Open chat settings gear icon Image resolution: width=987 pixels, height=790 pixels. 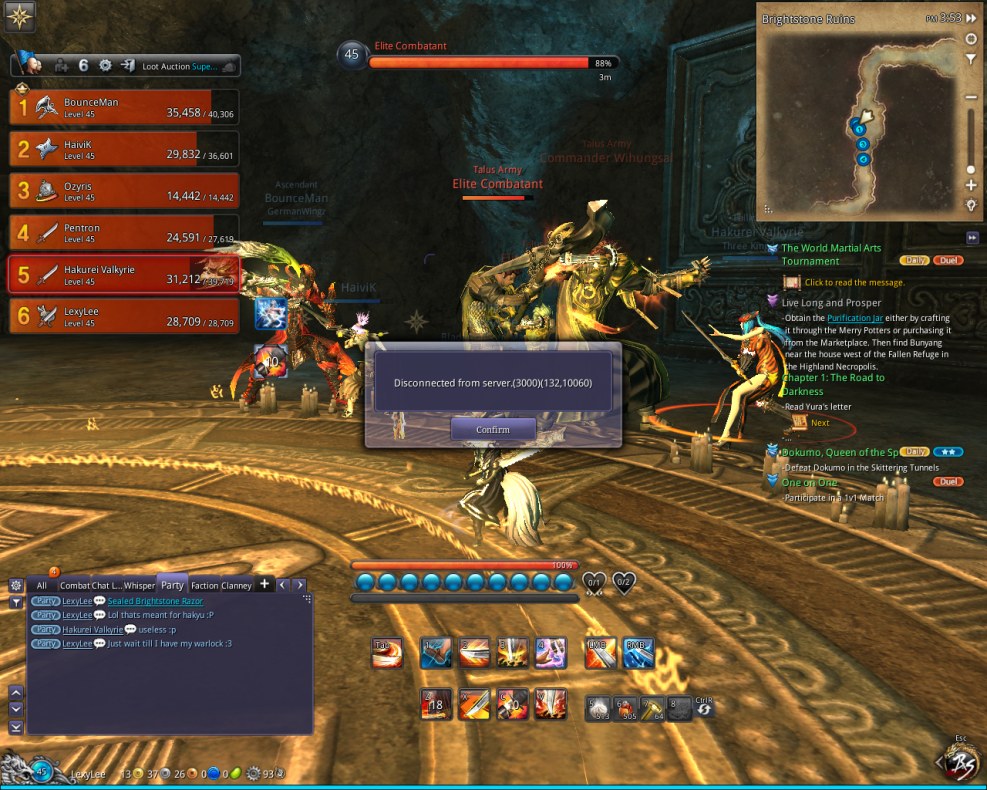tap(16, 585)
